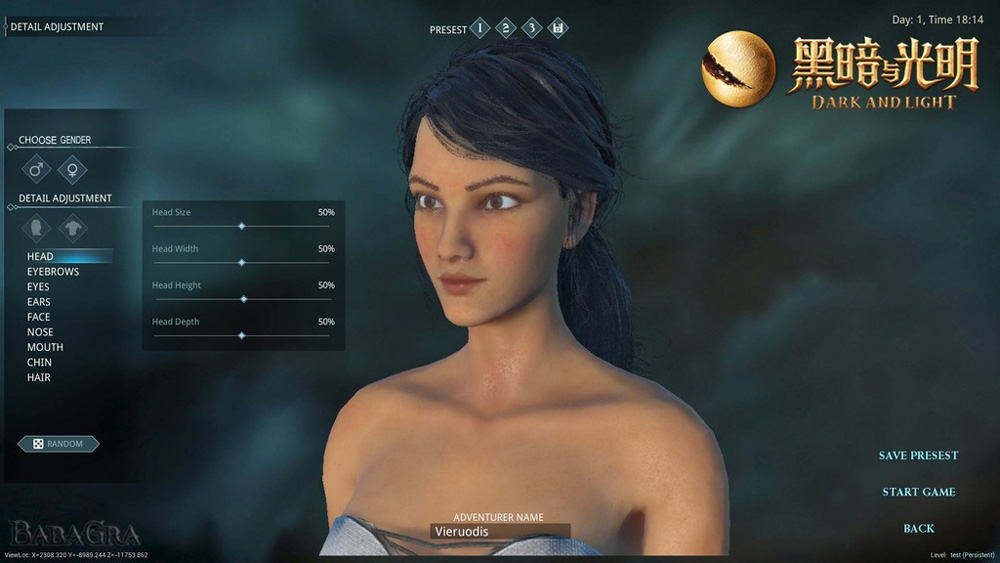
Task: Select the male gender icon
Action: tap(37, 168)
